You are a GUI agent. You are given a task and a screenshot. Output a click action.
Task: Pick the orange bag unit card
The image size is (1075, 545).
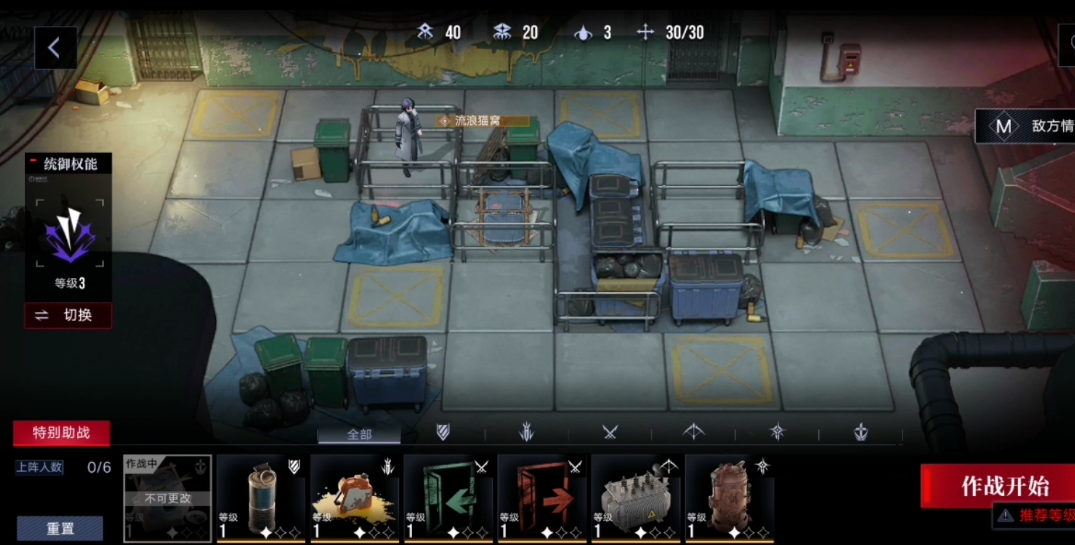tap(354, 498)
